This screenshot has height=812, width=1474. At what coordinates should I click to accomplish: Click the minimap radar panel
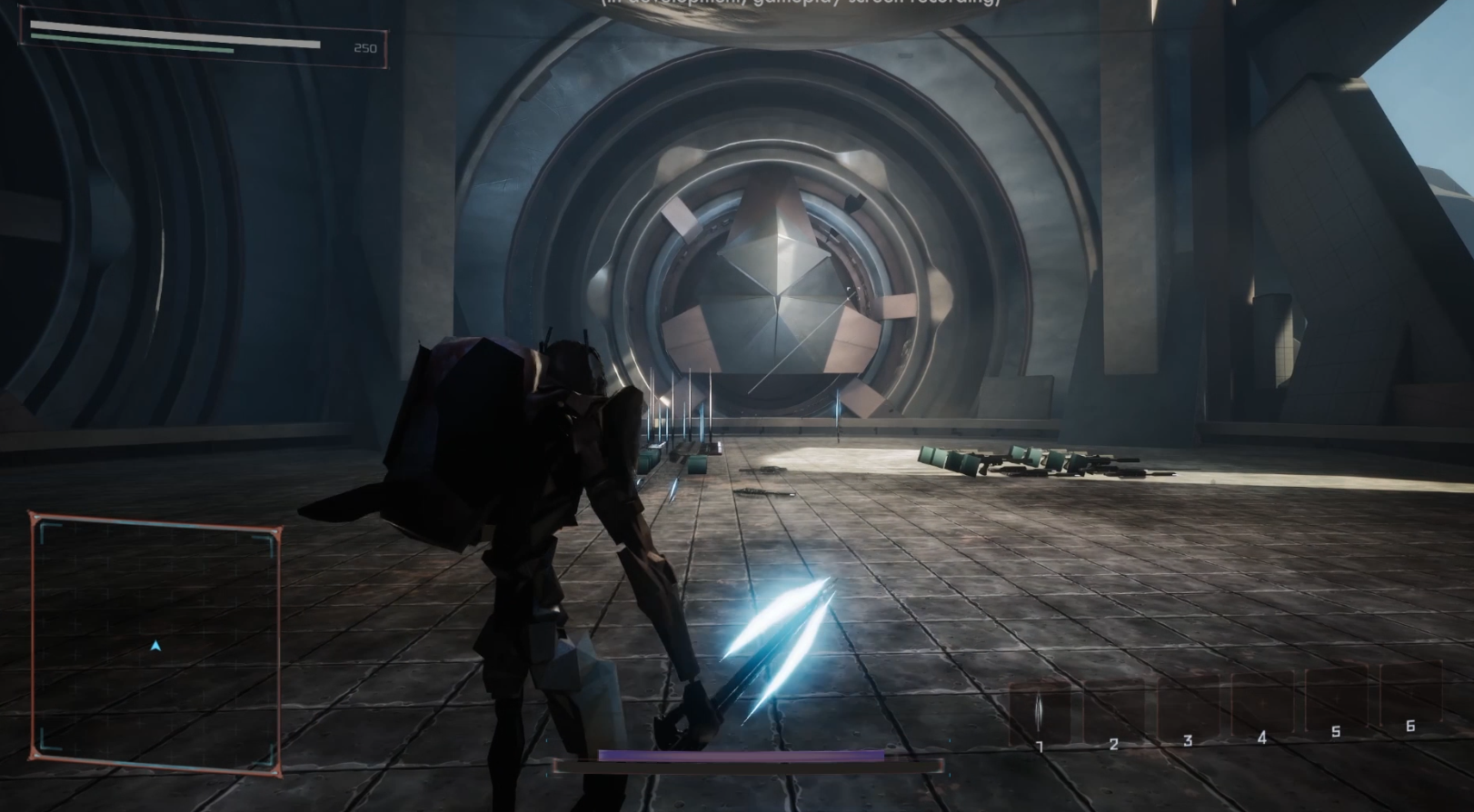[155, 643]
